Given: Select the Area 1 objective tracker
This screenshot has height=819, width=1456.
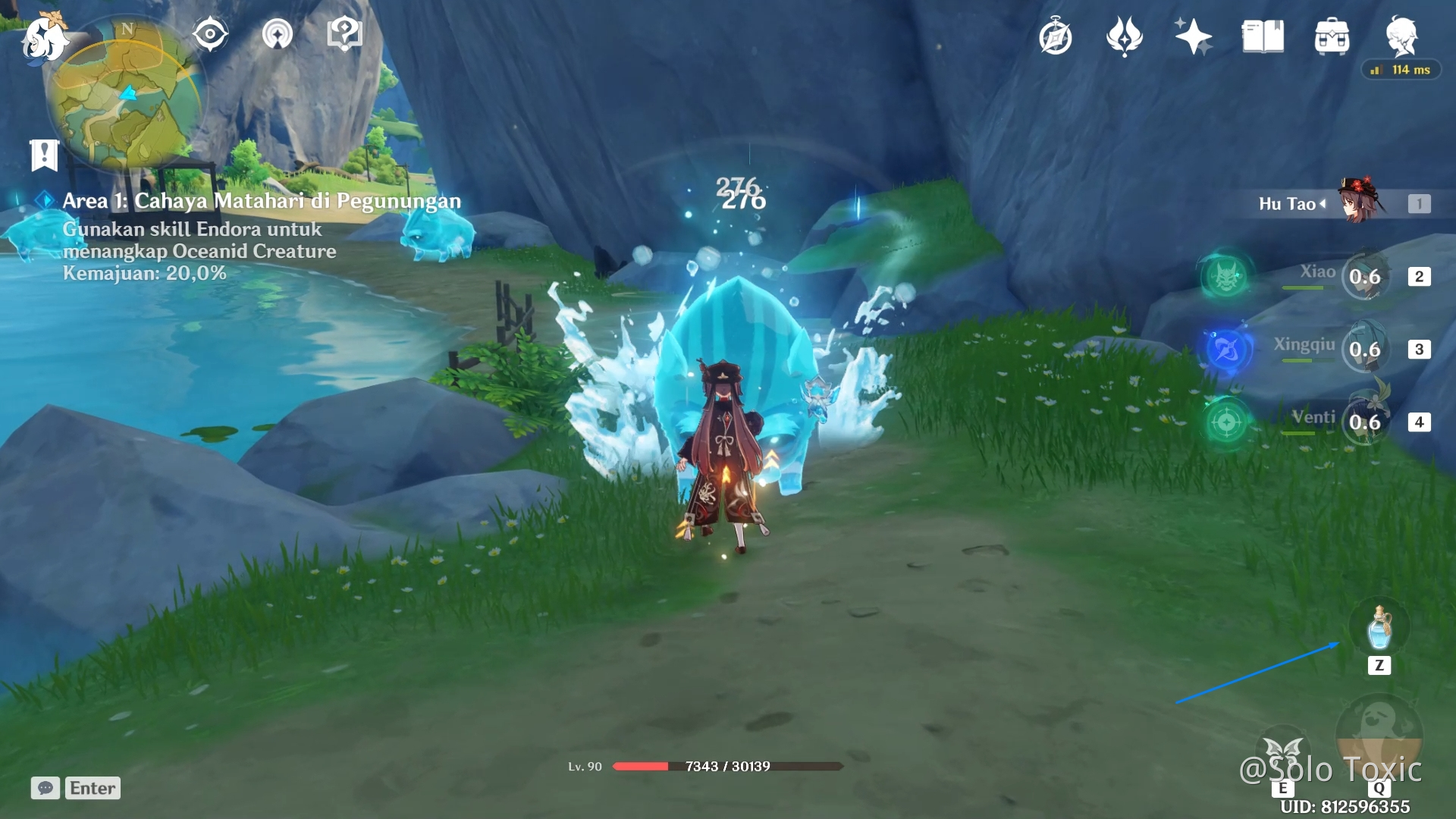Looking at the screenshot, I should 261,201.
